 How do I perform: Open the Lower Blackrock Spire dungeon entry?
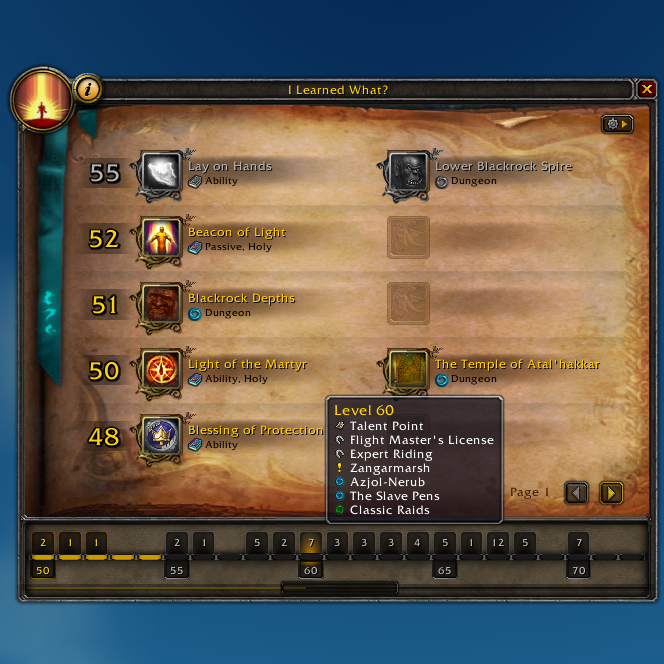point(408,173)
